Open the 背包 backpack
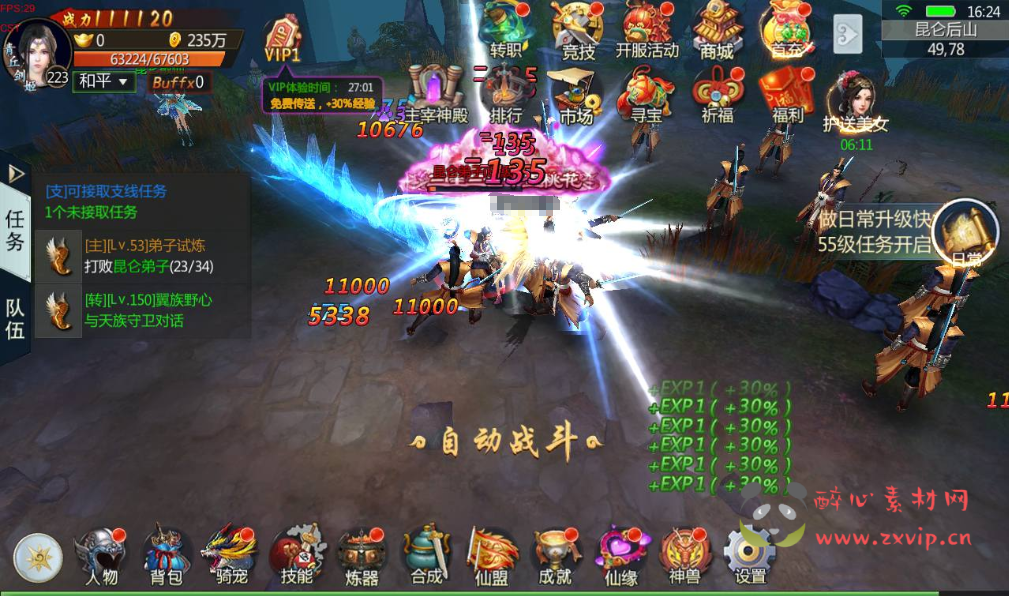Screen dimensions: 1009x596 (x=166, y=555)
